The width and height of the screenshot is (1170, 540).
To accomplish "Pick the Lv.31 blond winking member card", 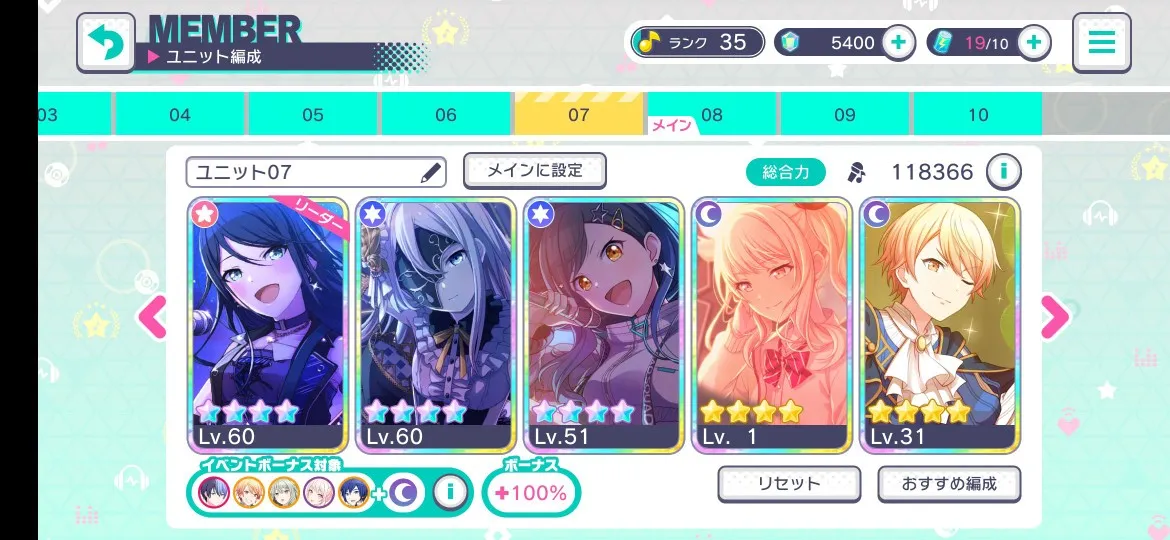I will coord(939,325).
